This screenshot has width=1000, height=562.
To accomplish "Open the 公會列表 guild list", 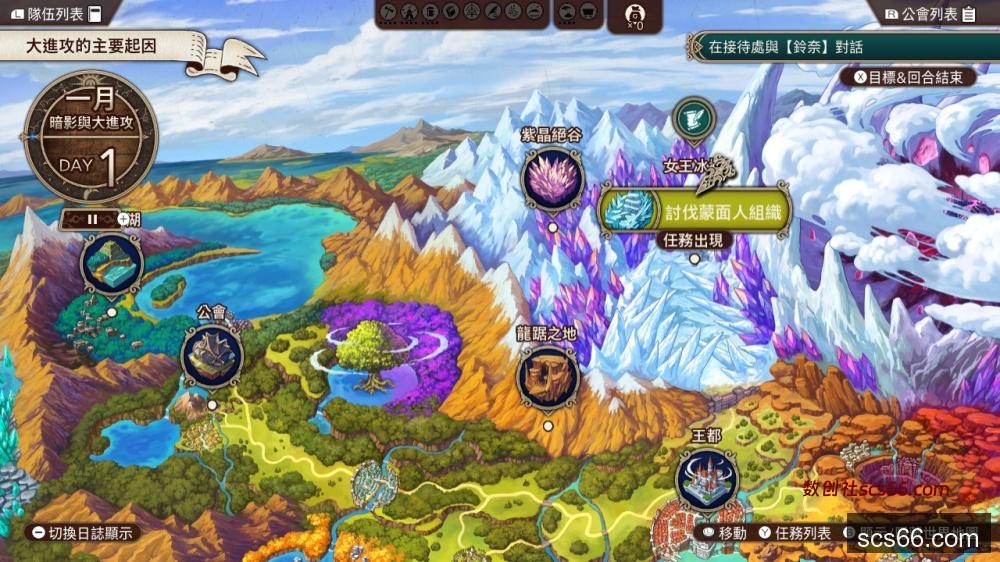I will click(x=930, y=14).
